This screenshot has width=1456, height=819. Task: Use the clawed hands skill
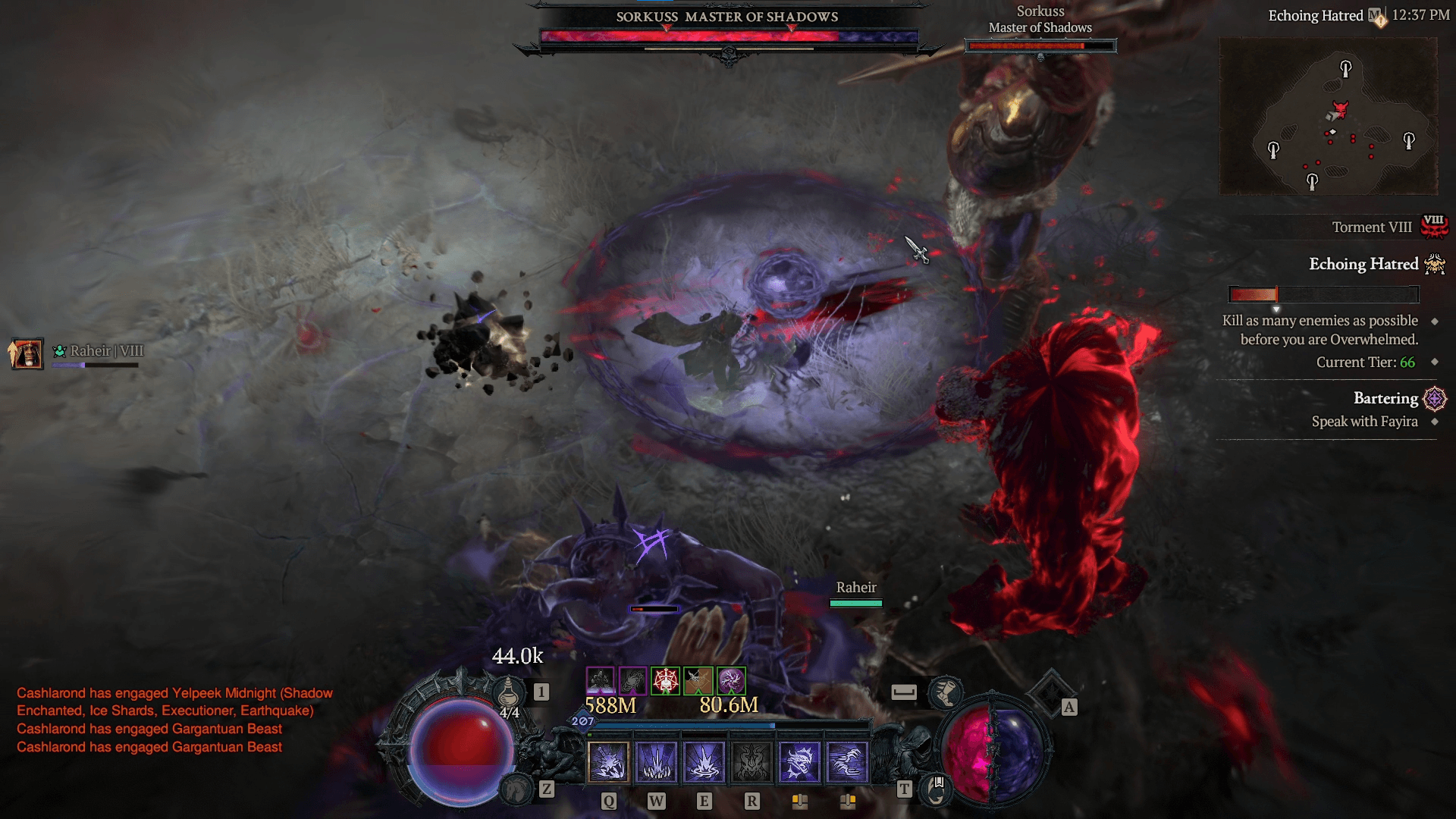(848, 761)
